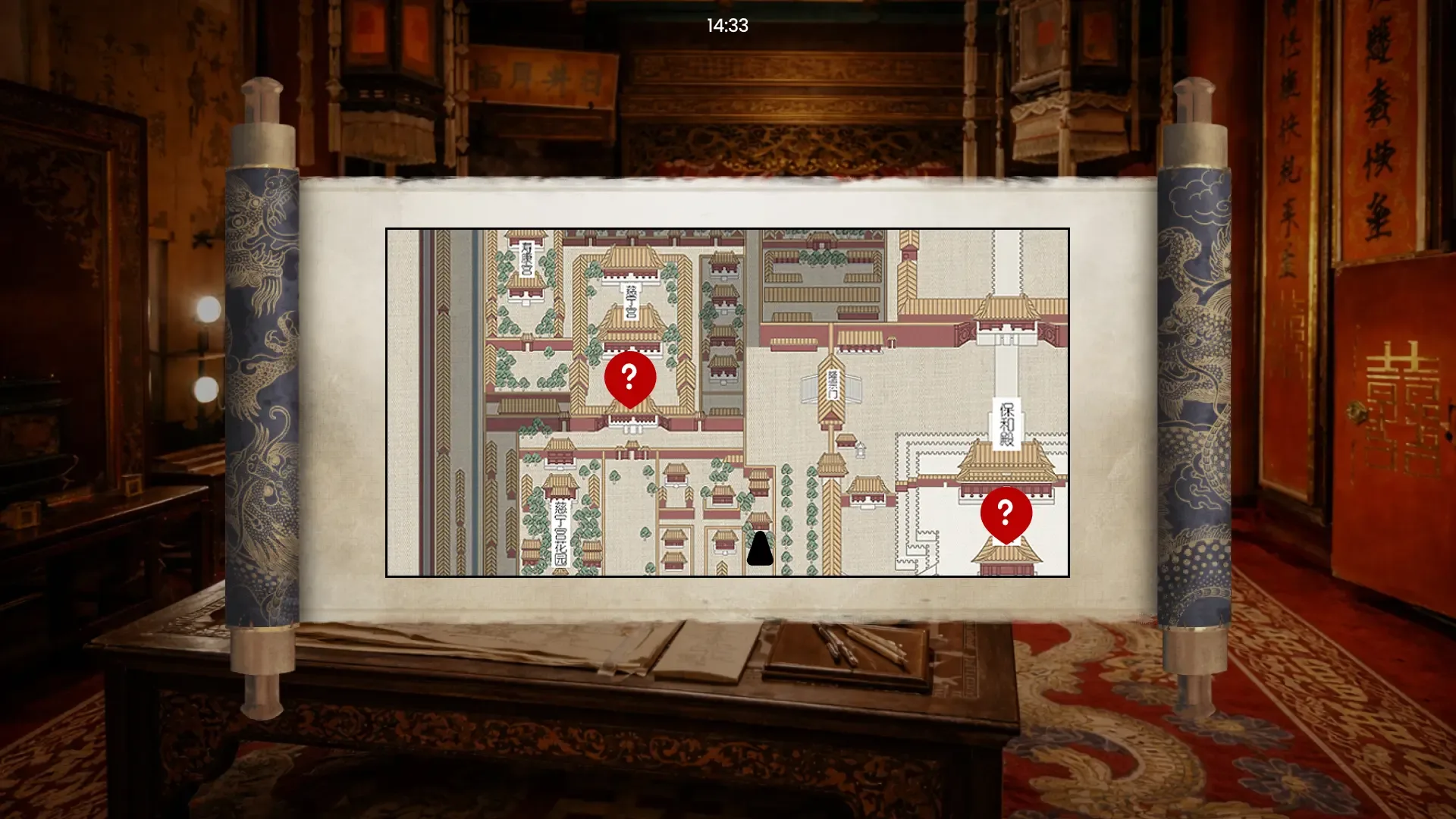Select the black player figure on the map
The width and height of the screenshot is (1456, 819).
pos(758,550)
